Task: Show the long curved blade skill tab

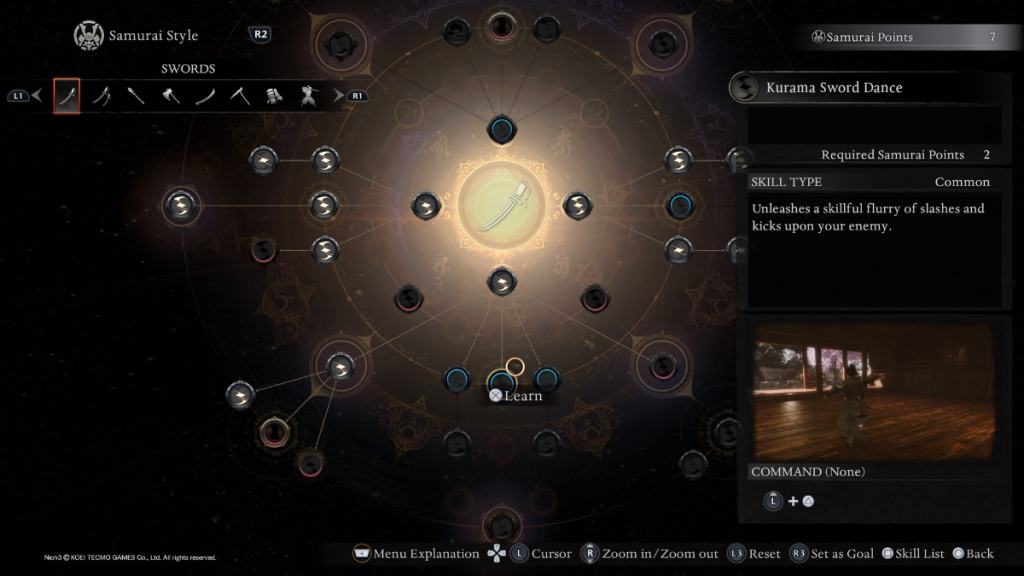Action: (x=205, y=96)
